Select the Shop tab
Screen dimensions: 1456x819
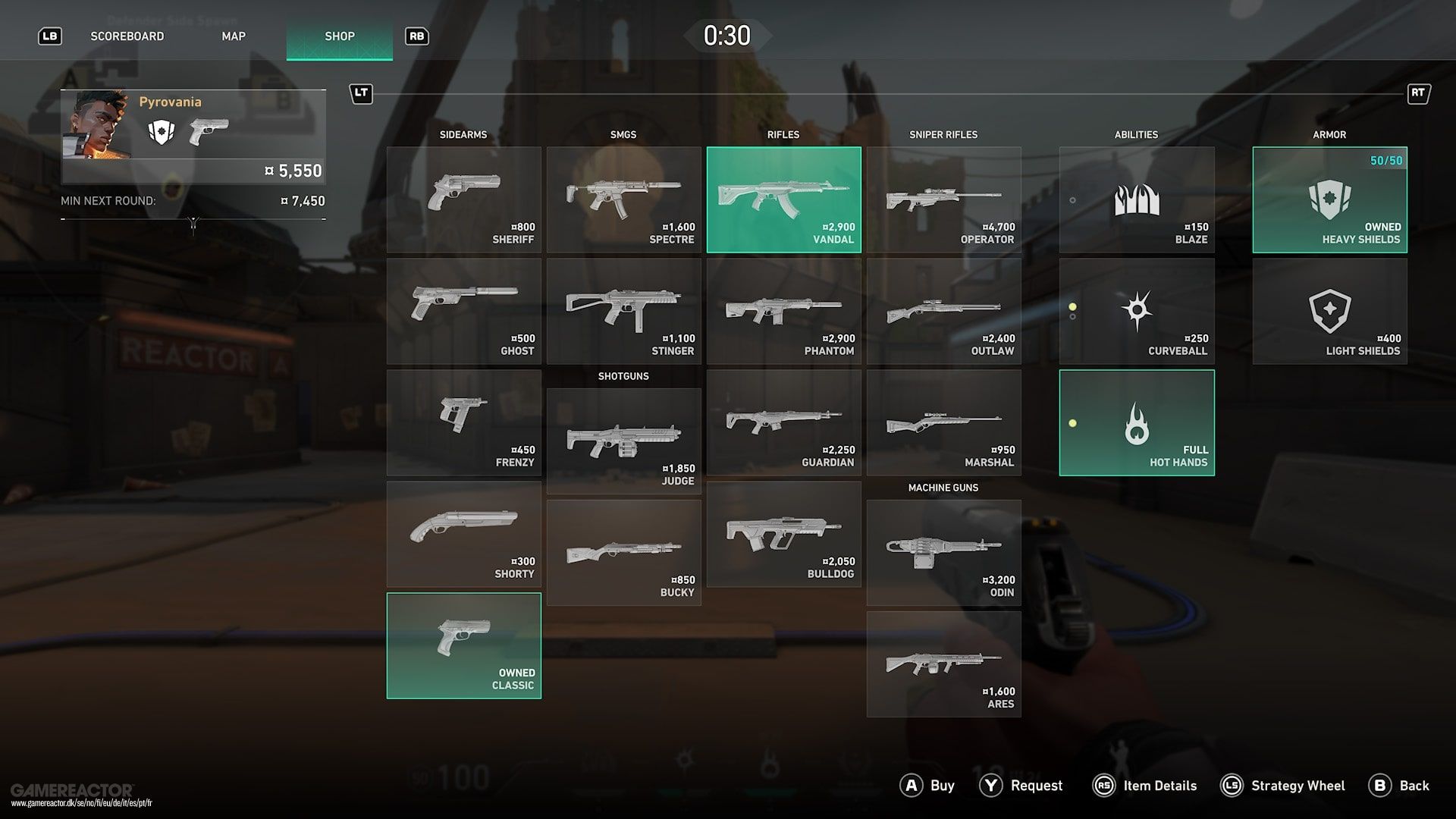click(340, 36)
